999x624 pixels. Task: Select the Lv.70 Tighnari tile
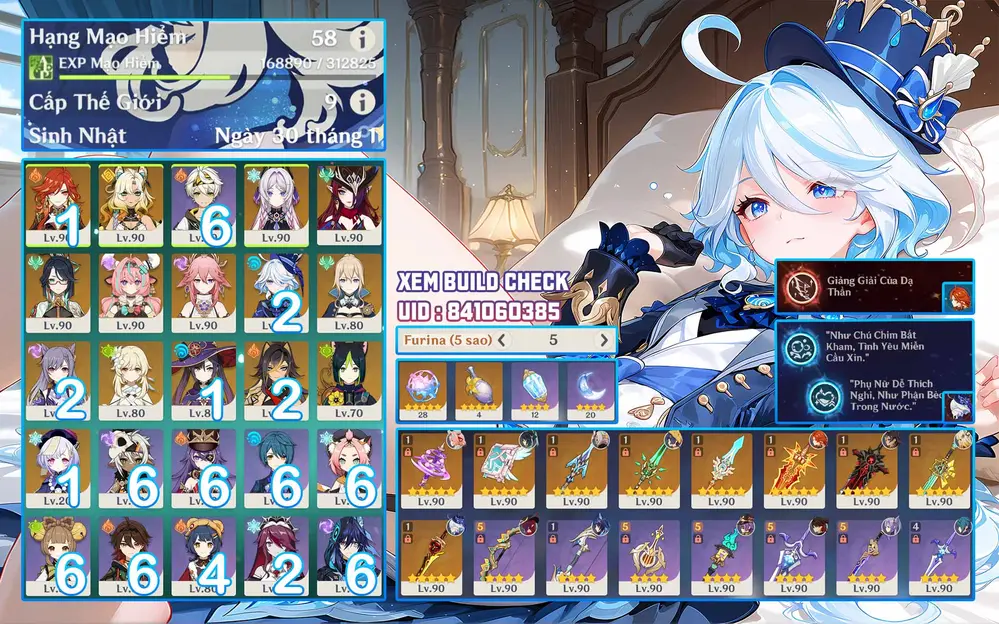[349, 379]
